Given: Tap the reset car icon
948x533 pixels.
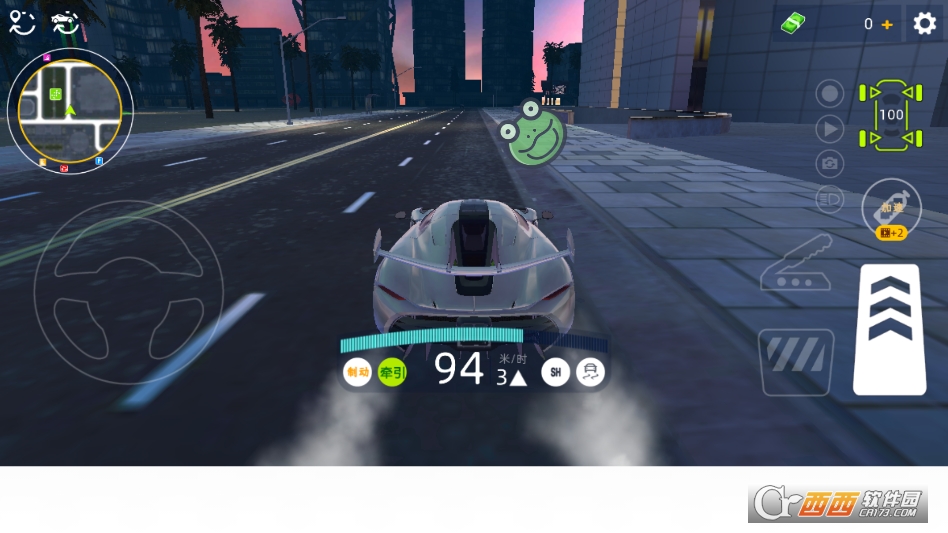Looking at the screenshot, I should tap(66, 23).
